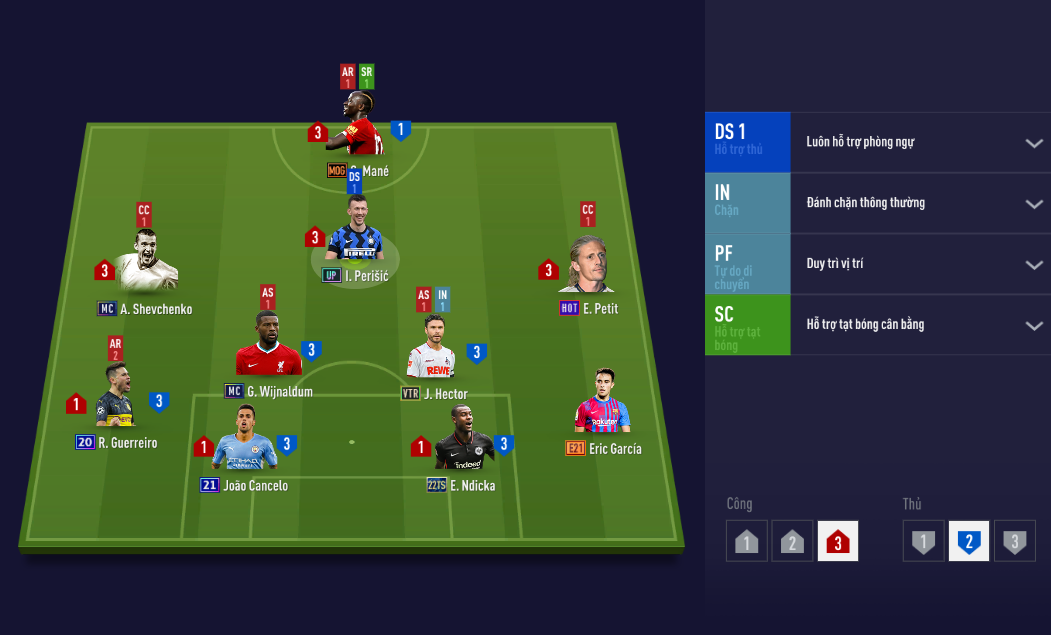
Task: Set defense level to 1 under Thủ
Action: (x=923, y=541)
